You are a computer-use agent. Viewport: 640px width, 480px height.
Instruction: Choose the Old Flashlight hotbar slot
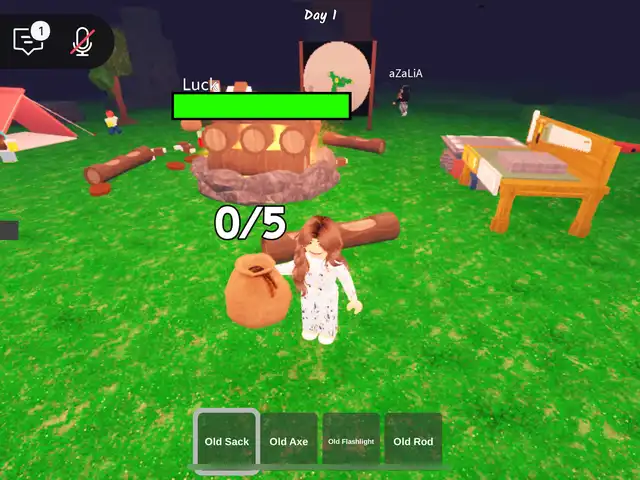click(x=351, y=440)
